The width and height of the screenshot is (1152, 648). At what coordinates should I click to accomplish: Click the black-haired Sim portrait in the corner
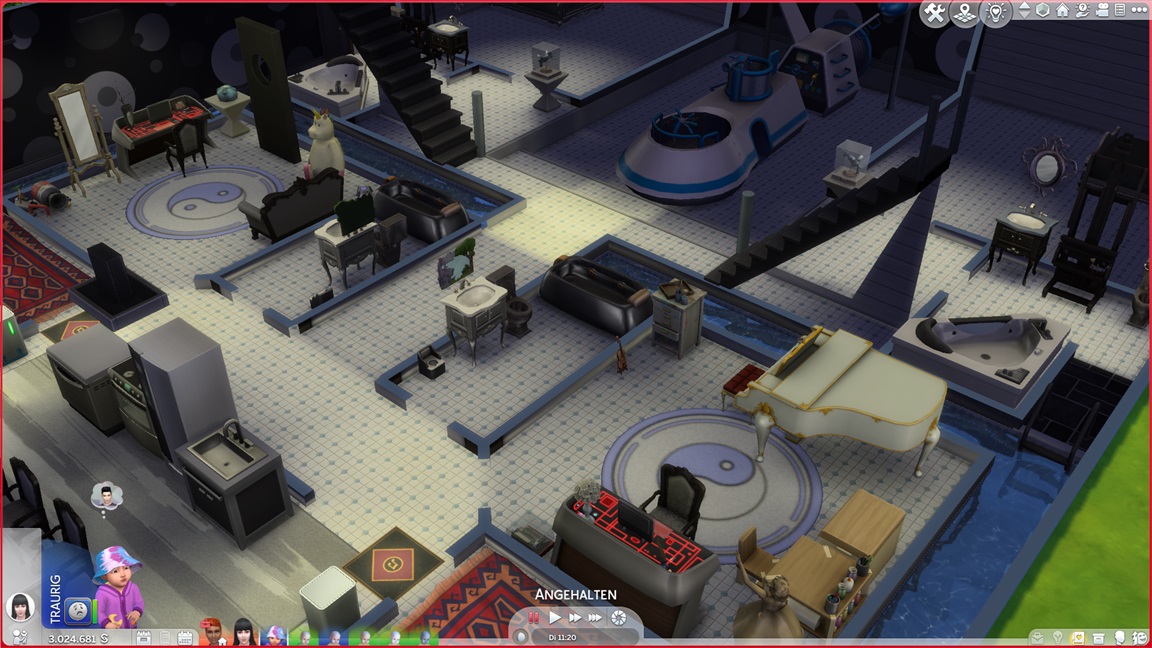[x=19, y=607]
